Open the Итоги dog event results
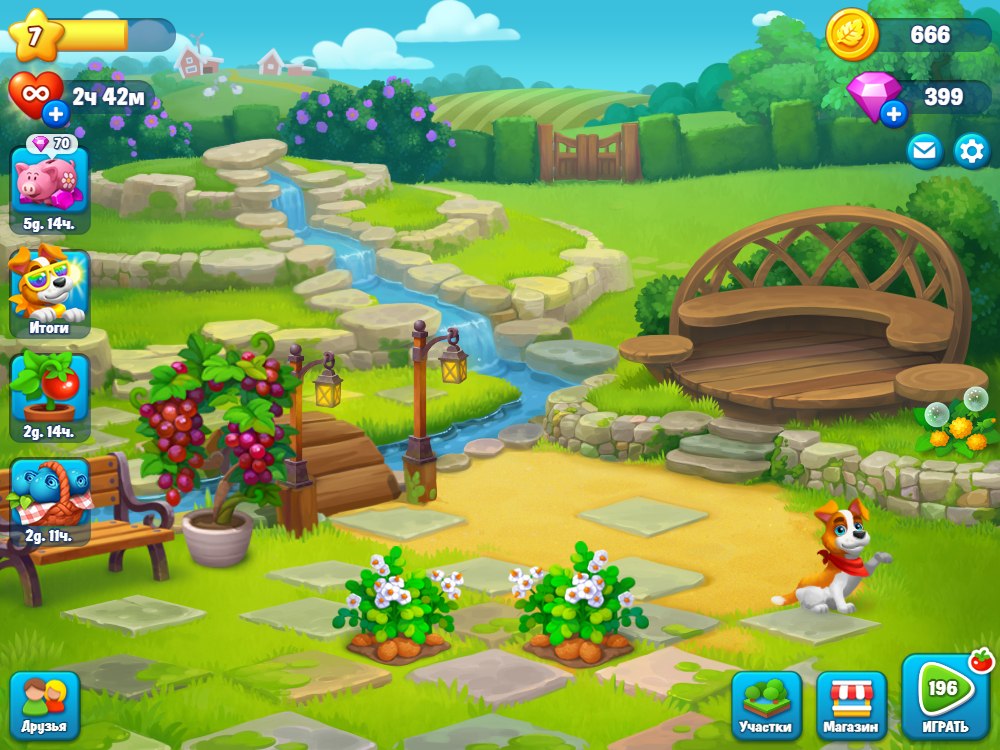Viewport: 1000px width, 750px height. coord(49,291)
